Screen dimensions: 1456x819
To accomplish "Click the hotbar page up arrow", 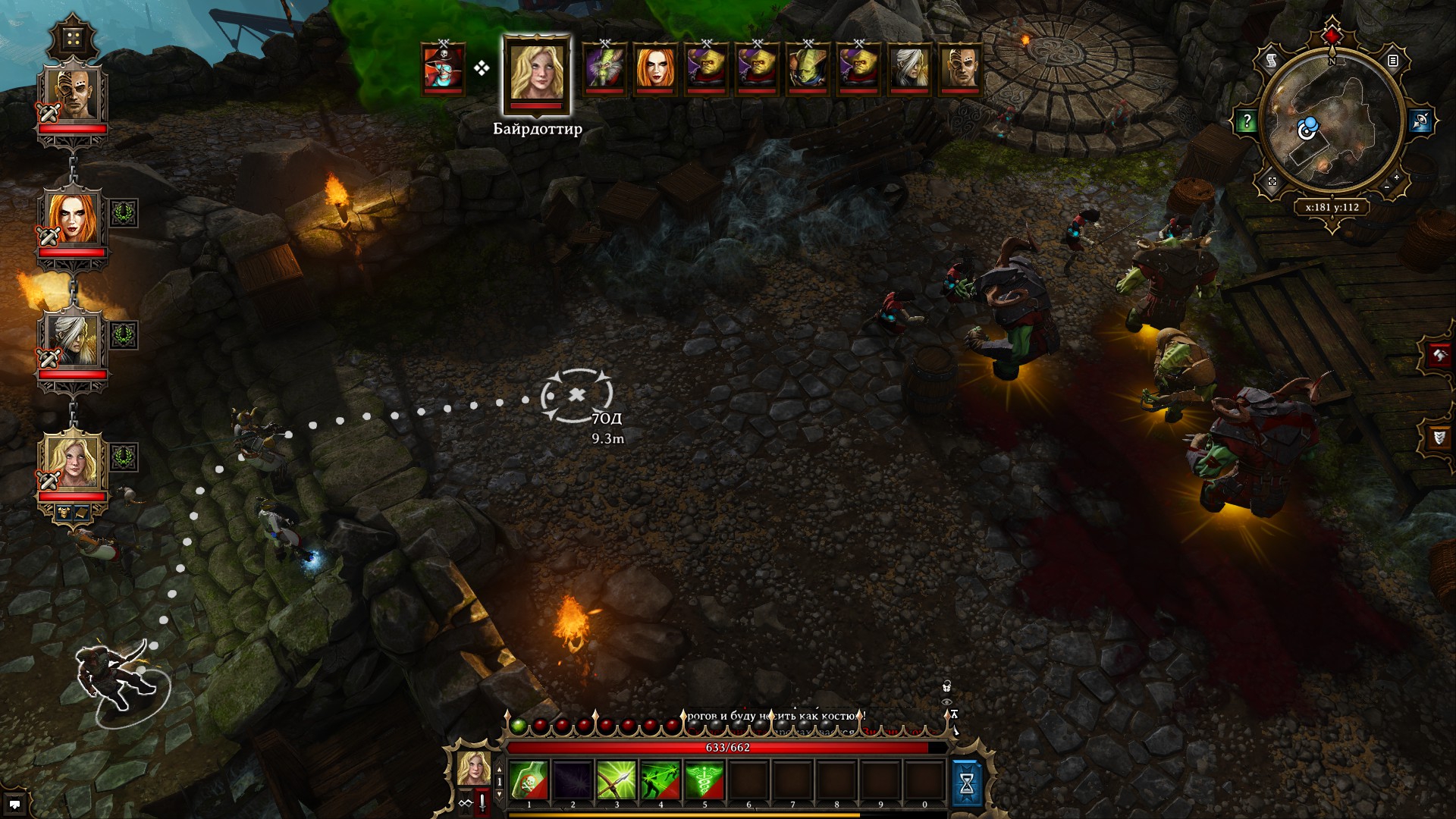I will click(x=499, y=770).
